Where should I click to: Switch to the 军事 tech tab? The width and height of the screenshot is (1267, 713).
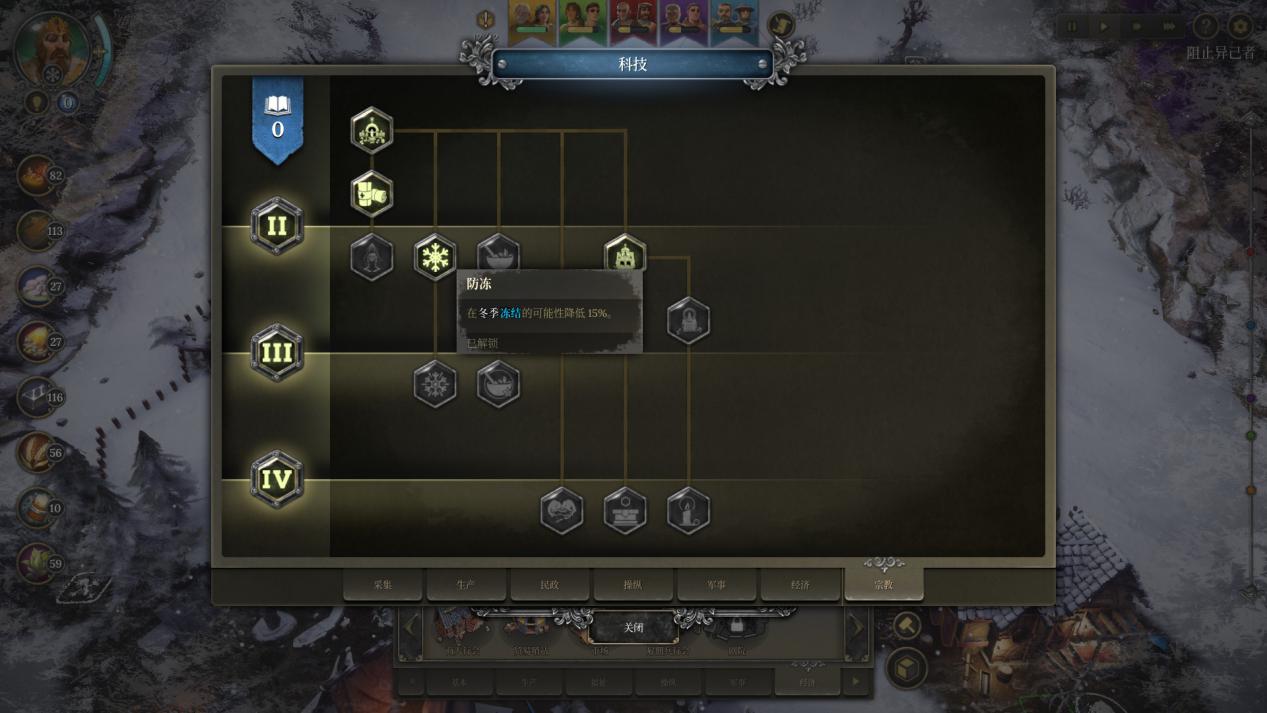[716, 584]
